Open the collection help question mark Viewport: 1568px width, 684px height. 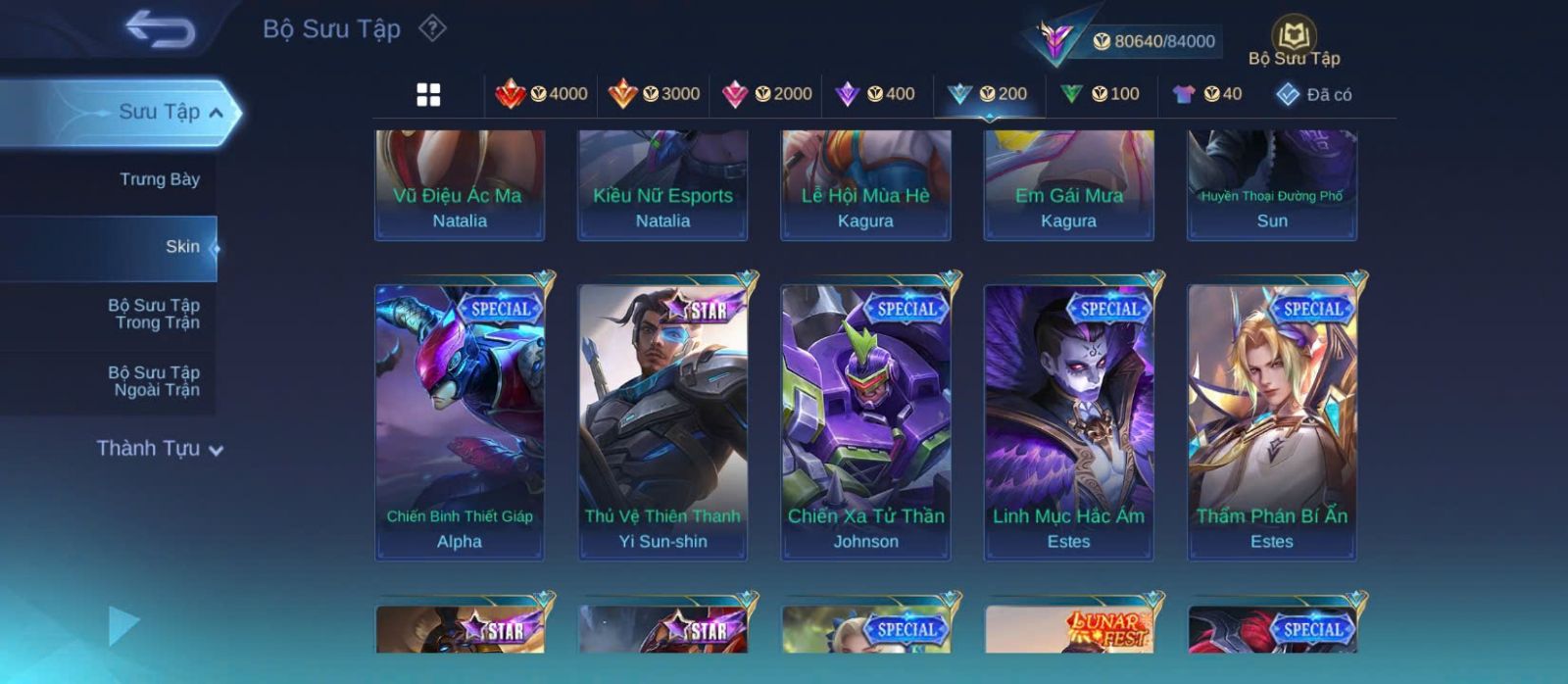(x=432, y=28)
